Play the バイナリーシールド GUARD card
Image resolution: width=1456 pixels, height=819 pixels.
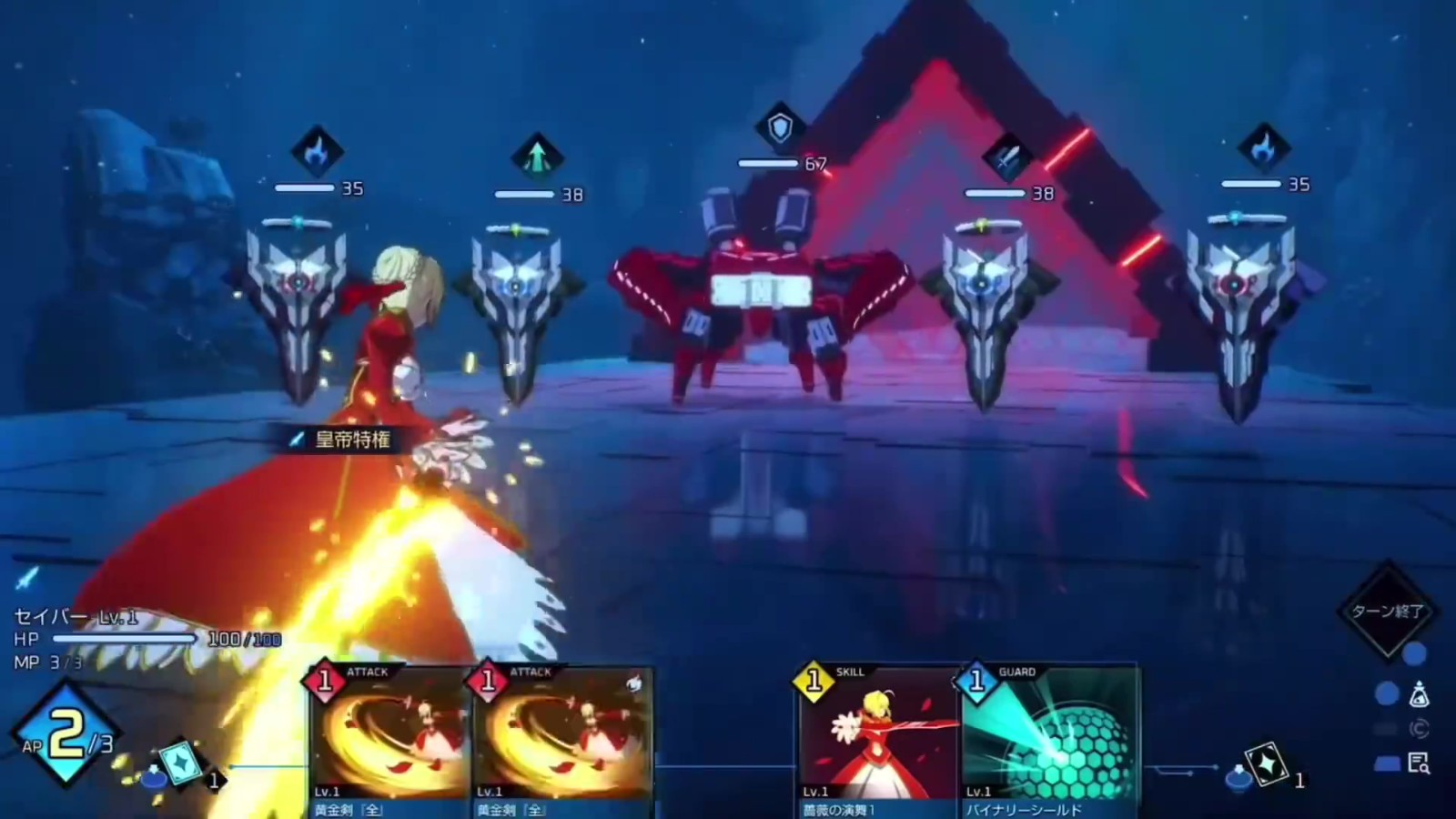click(1050, 739)
